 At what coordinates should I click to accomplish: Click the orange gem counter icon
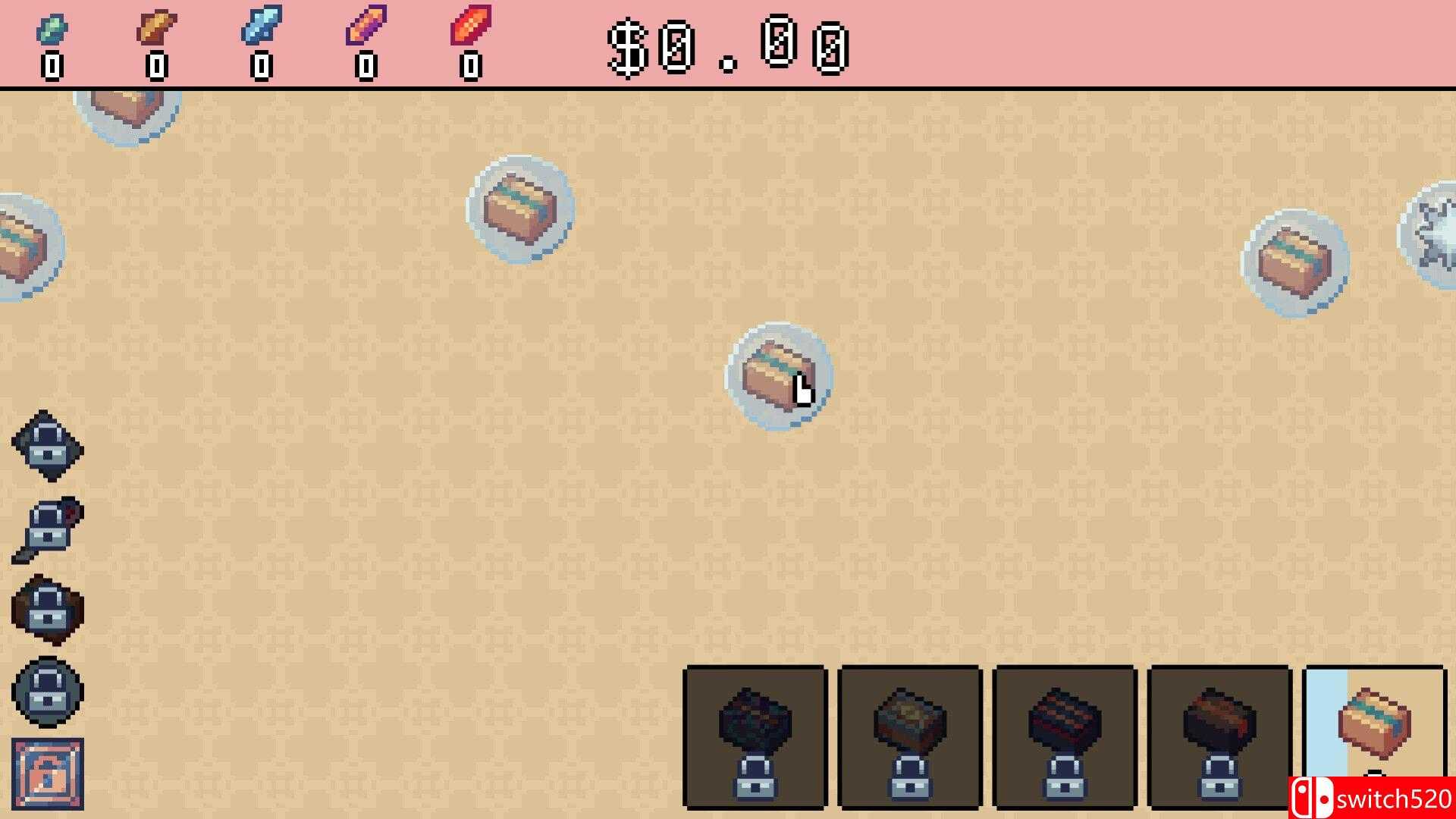click(x=155, y=29)
